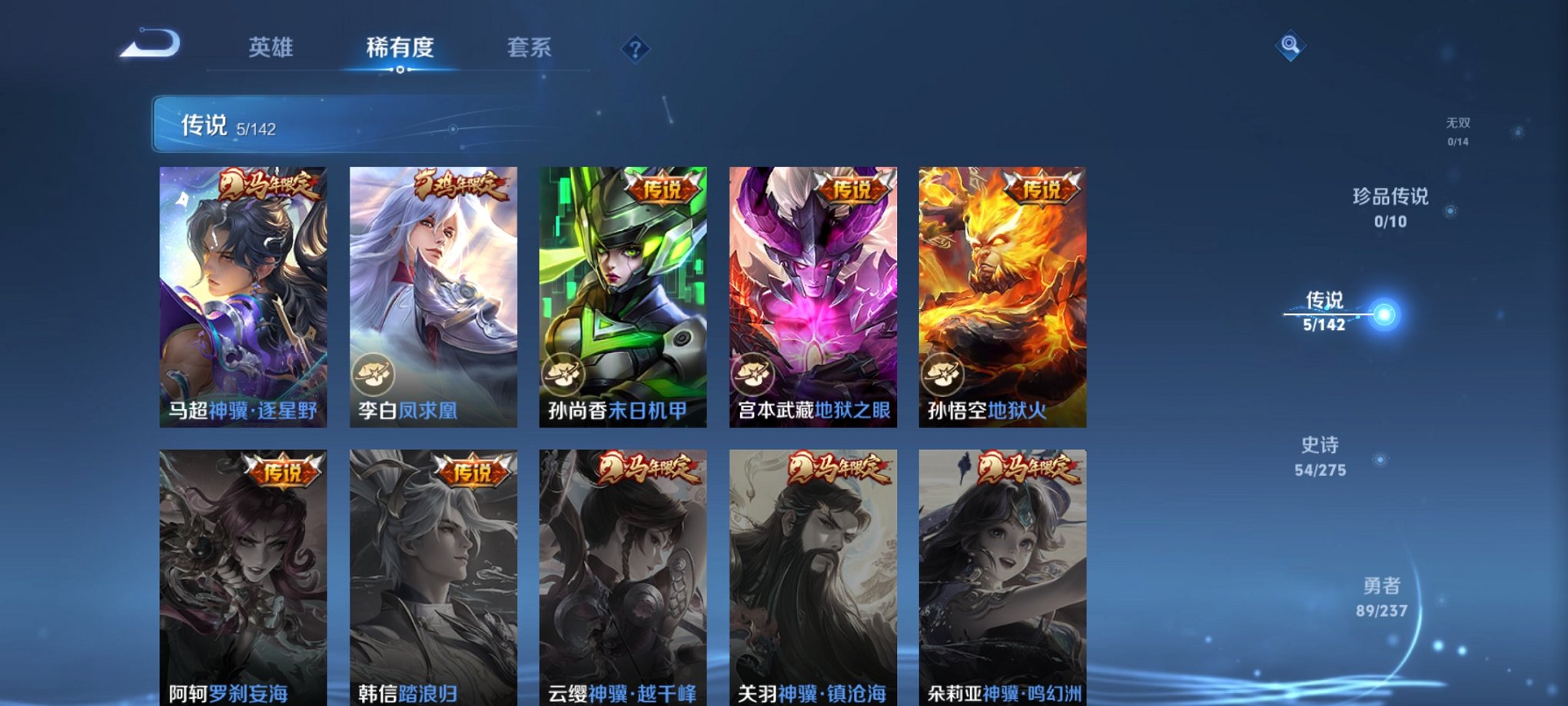Switch to the 英雄 tab
Screen dimensions: 1568x706
[271, 48]
